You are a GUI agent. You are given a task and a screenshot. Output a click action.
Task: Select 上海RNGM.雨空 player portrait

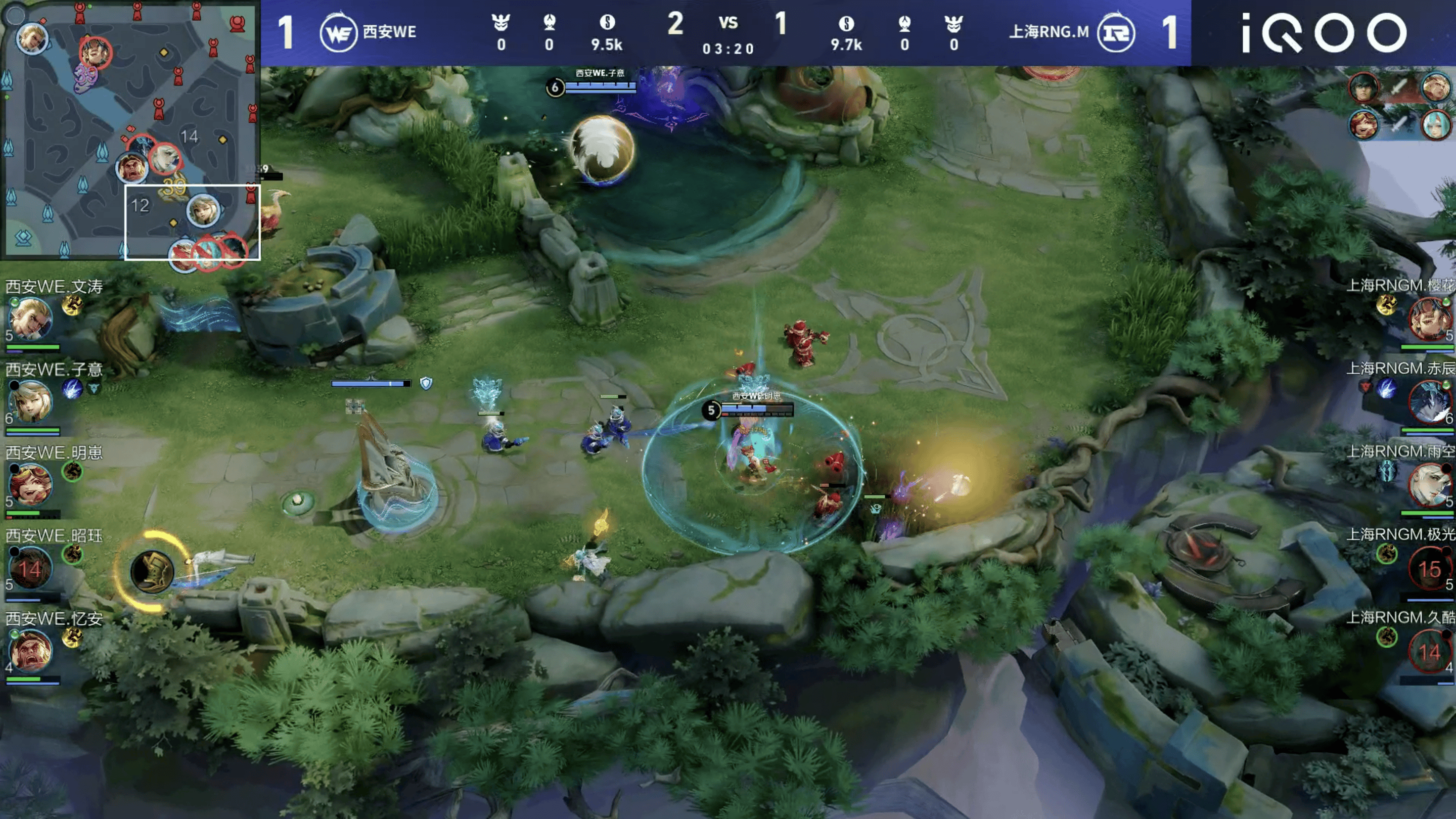coord(1428,484)
